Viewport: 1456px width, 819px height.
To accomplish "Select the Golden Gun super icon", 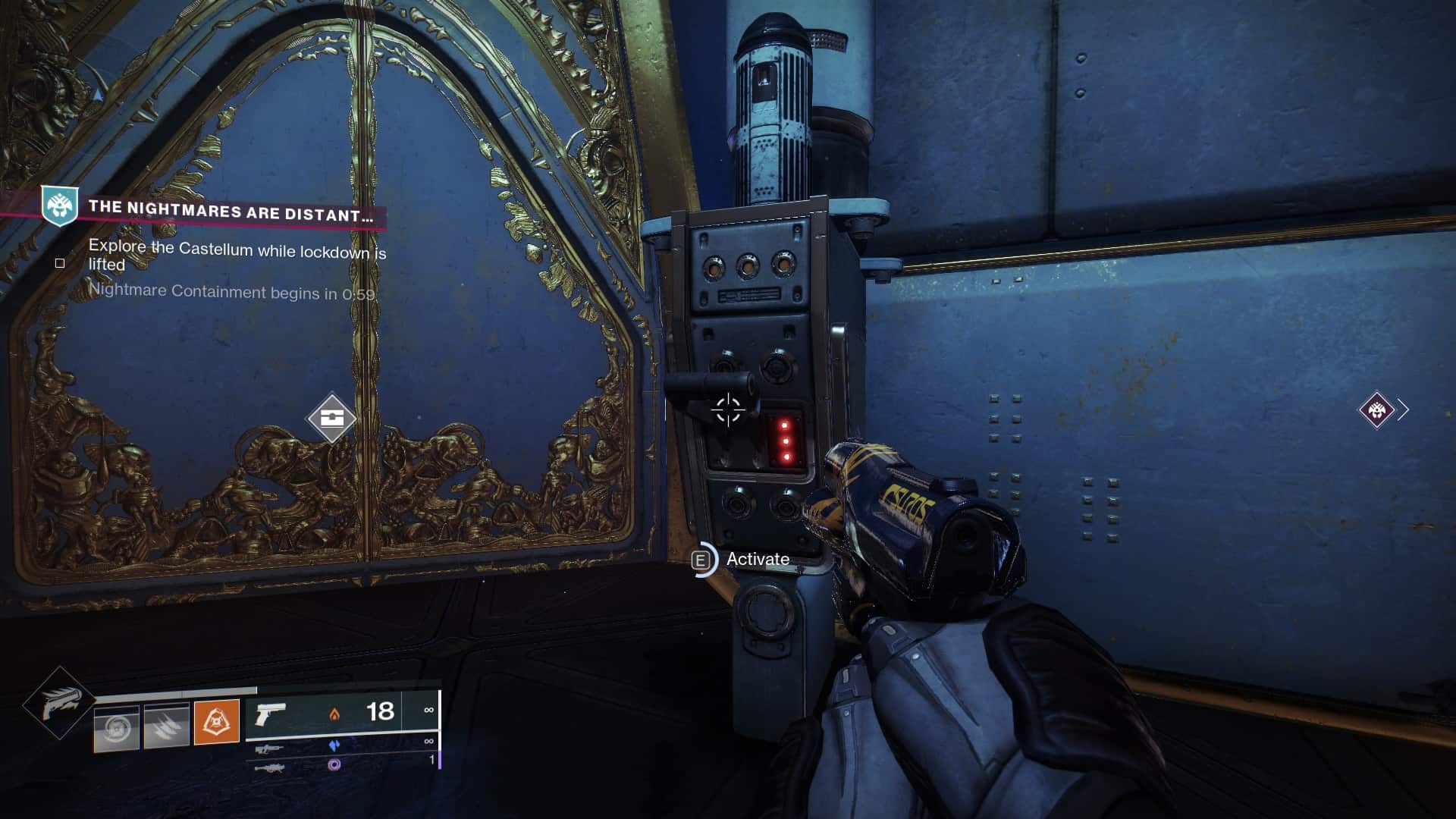I will click(59, 703).
